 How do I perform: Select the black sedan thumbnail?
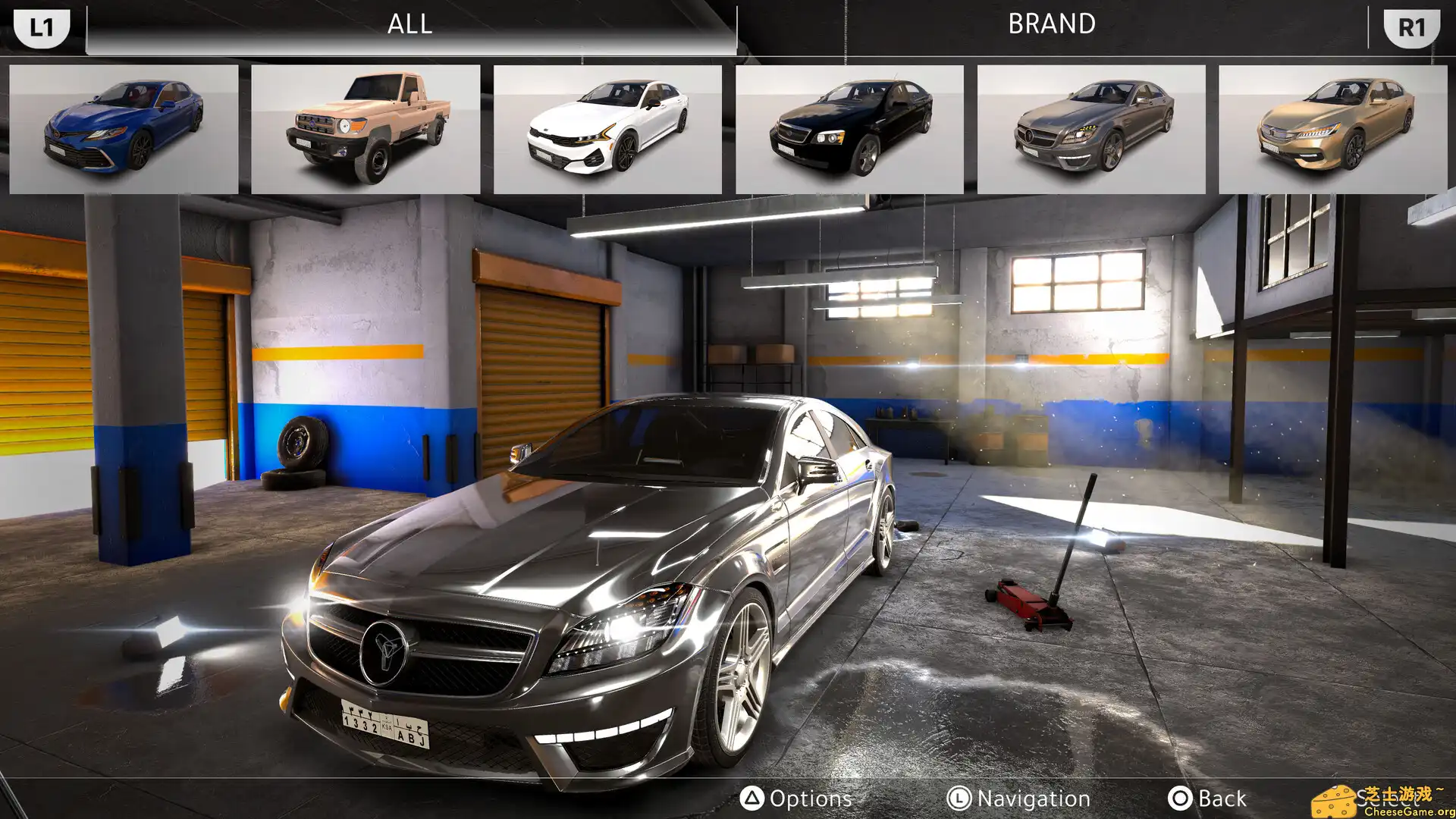click(x=849, y=129)
